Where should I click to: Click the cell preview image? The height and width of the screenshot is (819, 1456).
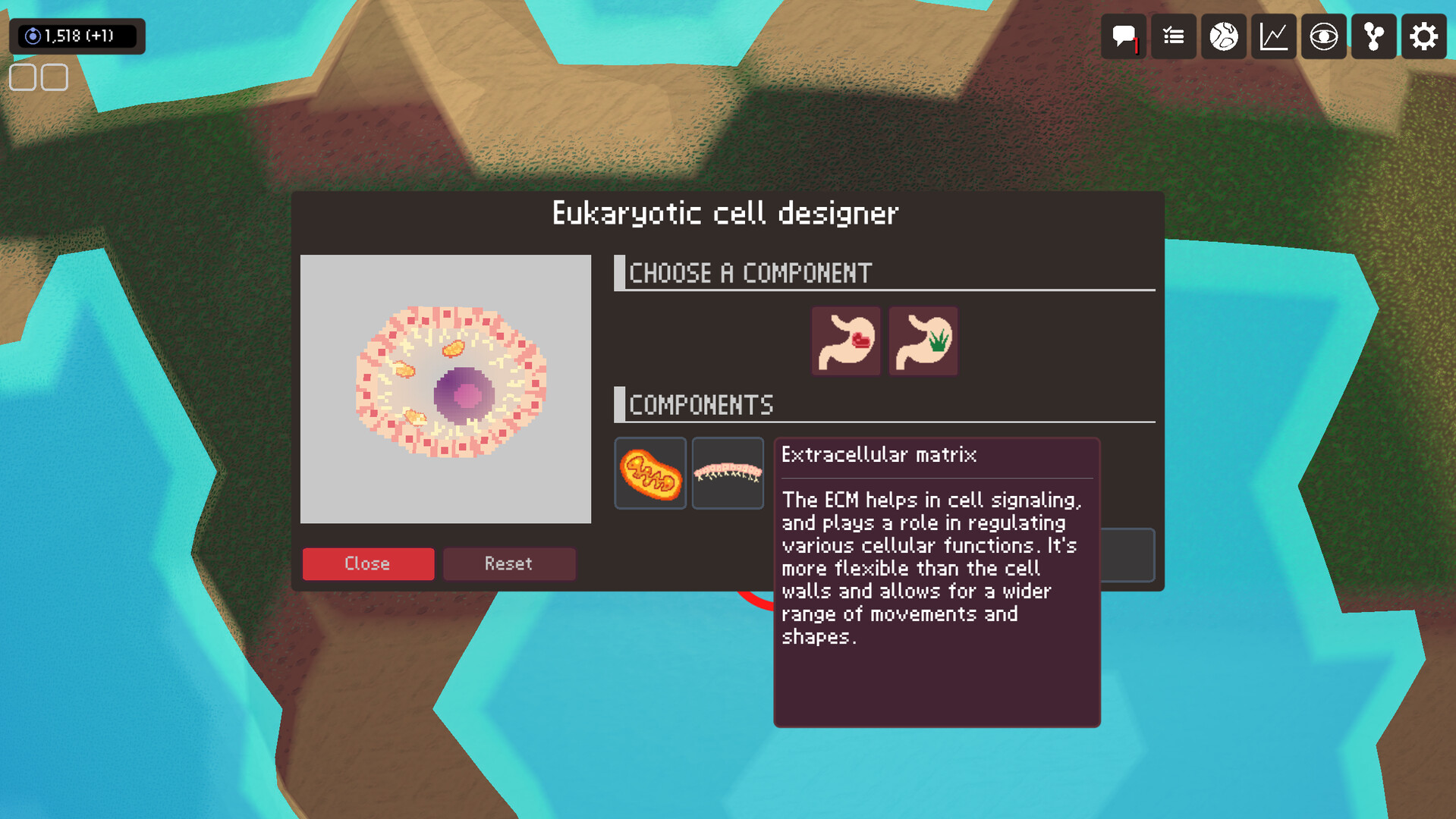click(x=446, y=389)
